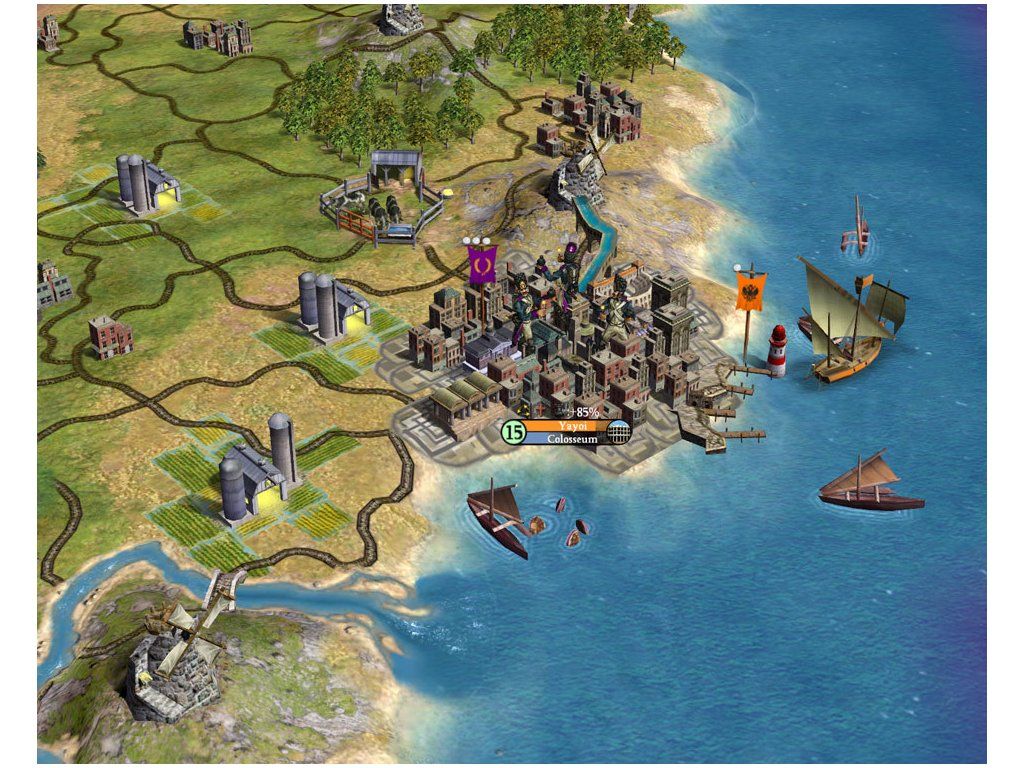Select the purple flag unit stack marker

(482, 265)
